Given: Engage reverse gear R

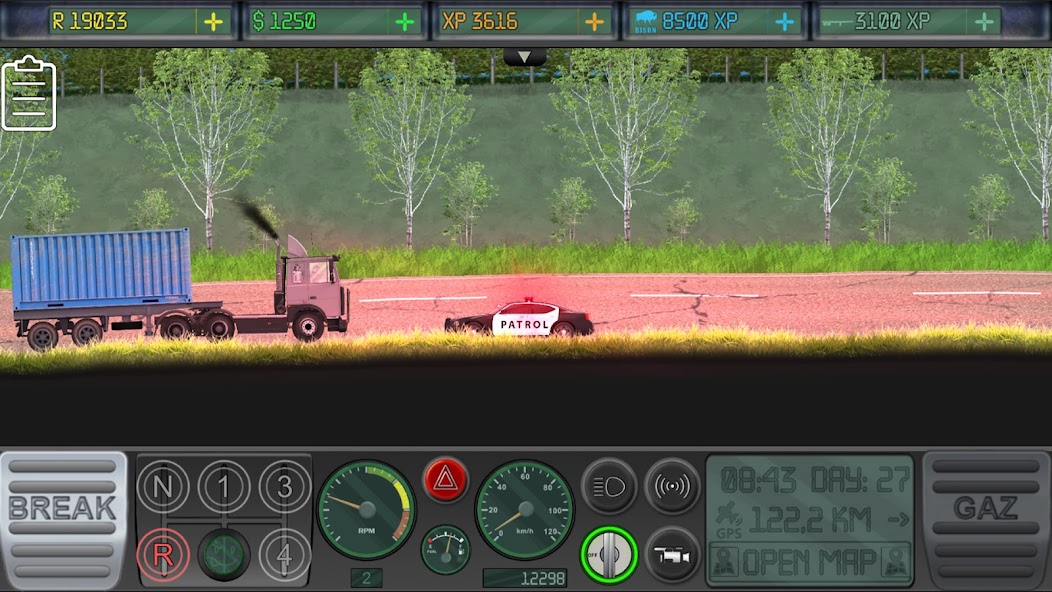Looking at the screenshot, I should [163, 553].
